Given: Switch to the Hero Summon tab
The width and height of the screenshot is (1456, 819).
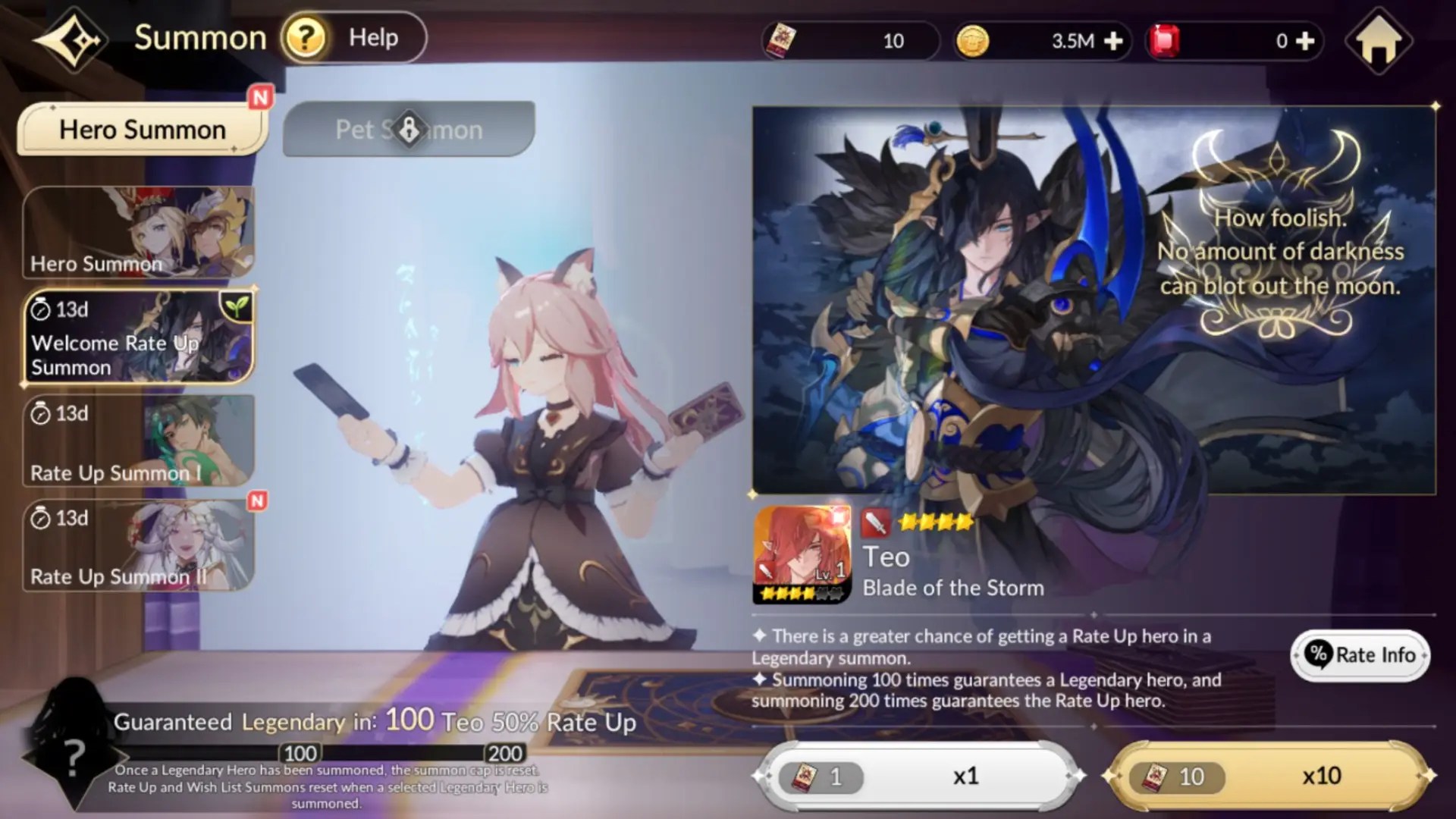Looking at the screenshot, I should click(x=142, y=129).
